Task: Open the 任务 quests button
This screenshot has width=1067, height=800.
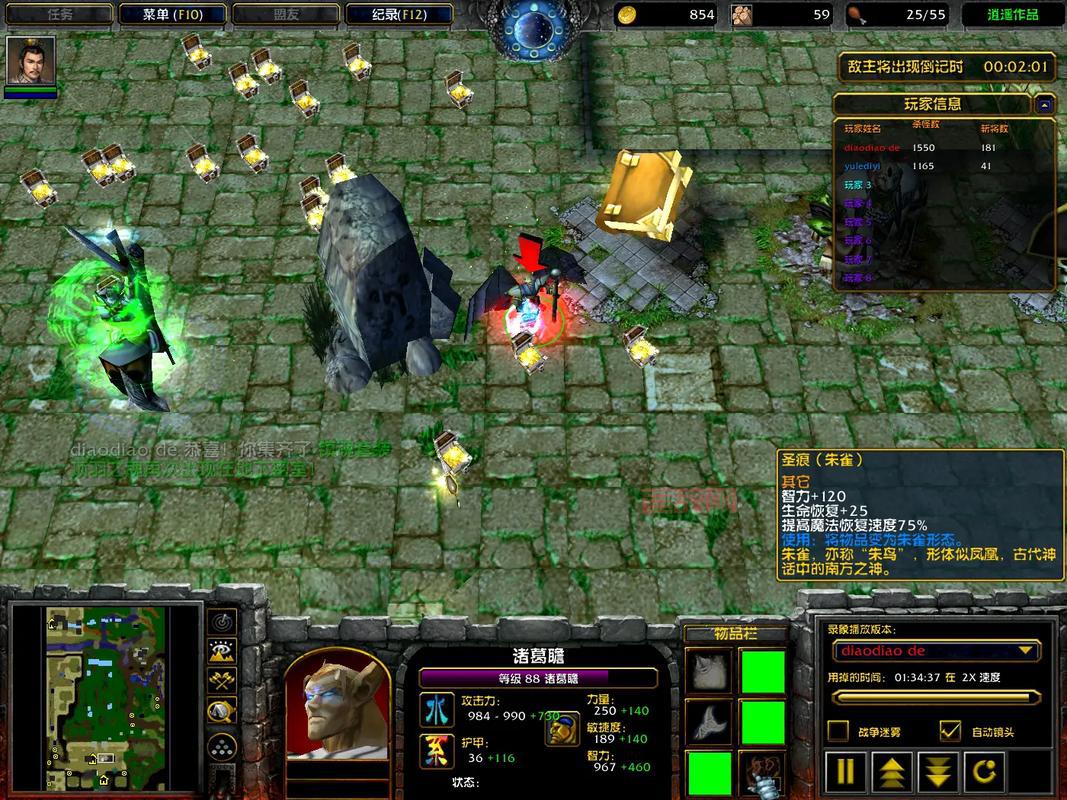Action: (x=59, y=14)
